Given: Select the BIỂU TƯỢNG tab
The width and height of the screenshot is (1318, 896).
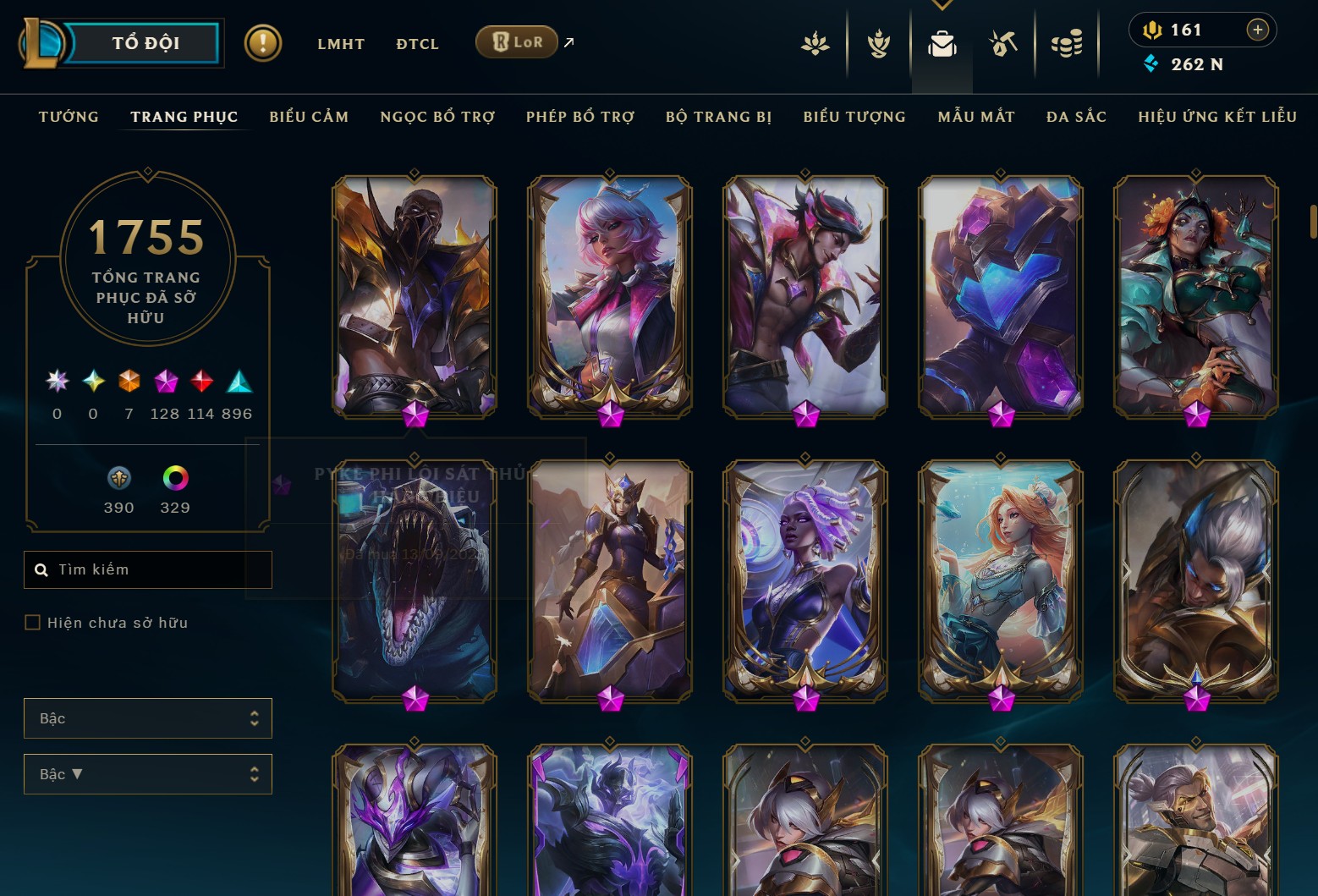Looking at the screenshot, I should pos(854,117).
